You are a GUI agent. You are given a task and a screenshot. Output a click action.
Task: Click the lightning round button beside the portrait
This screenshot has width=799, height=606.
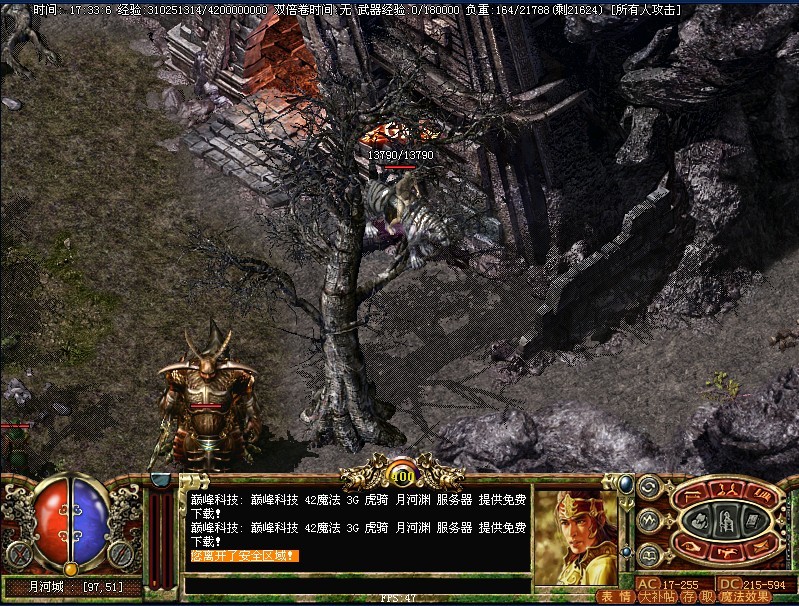[x=649, y=520]
